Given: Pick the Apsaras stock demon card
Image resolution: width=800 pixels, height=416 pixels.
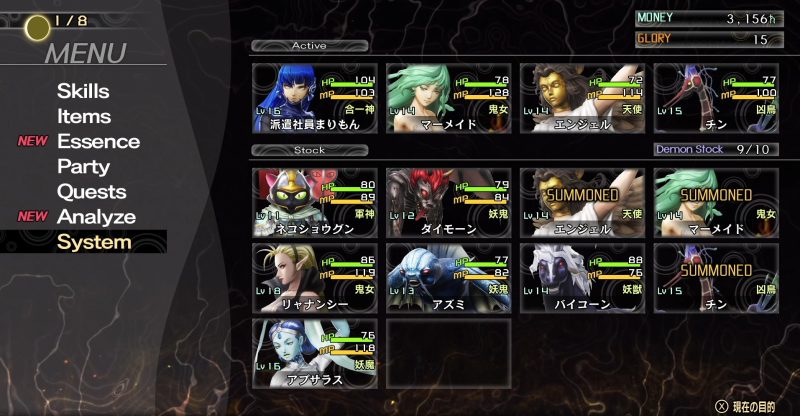Looking at the screenshot, I should pyautogui.click(x=314, y=352).
